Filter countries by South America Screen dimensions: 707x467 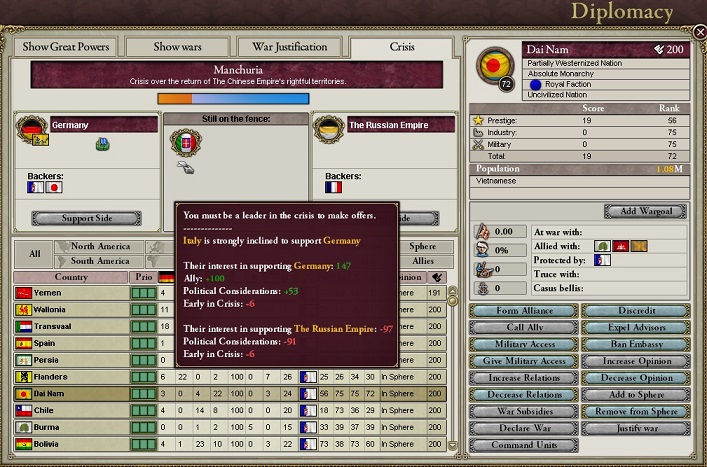coord(100,261)
